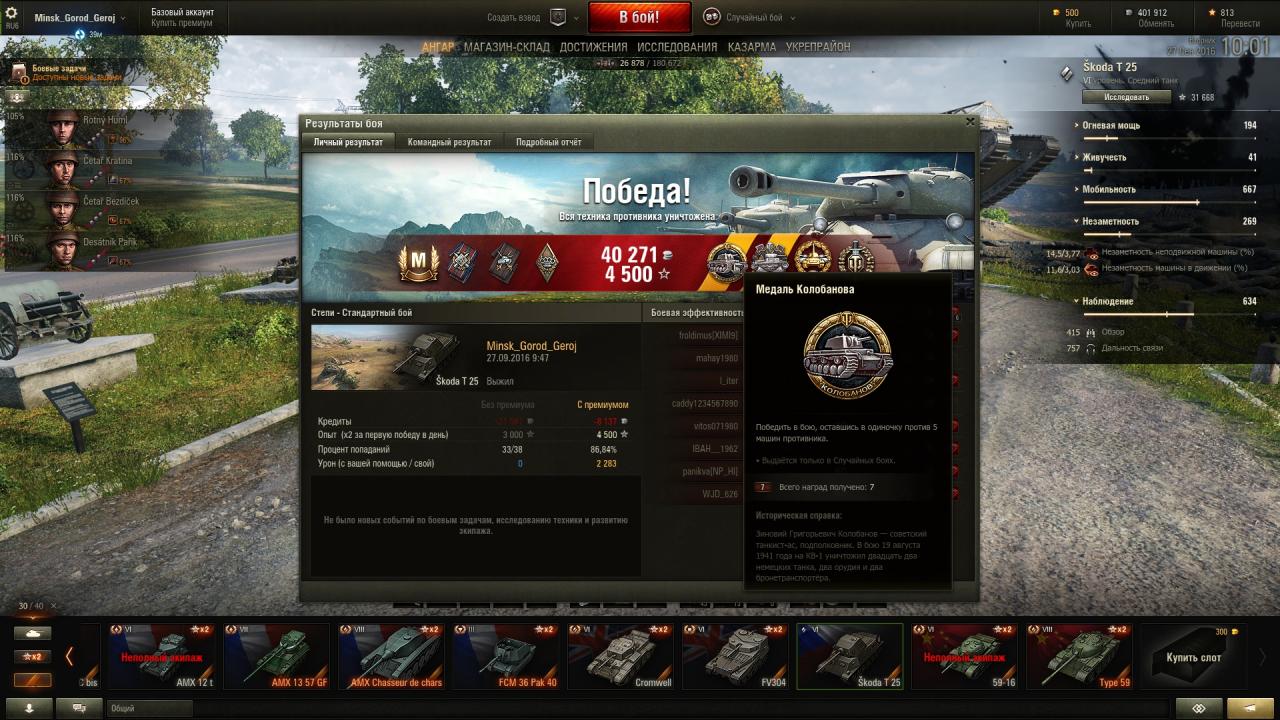The image size is (1280, 720).
Task: Select the Cromwell tank in the carousel
Action: [622, 656]
